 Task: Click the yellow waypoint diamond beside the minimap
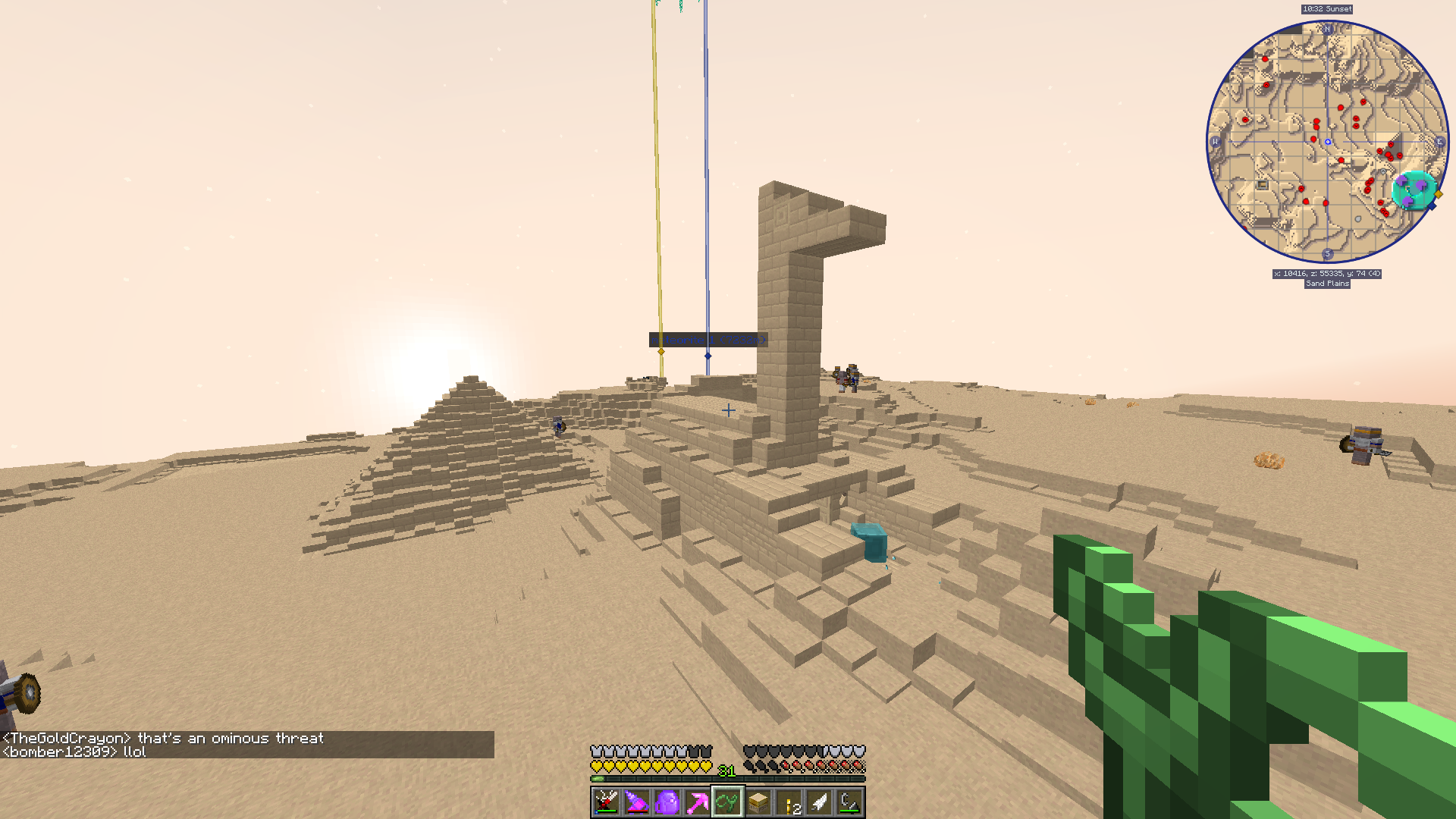1438,195
